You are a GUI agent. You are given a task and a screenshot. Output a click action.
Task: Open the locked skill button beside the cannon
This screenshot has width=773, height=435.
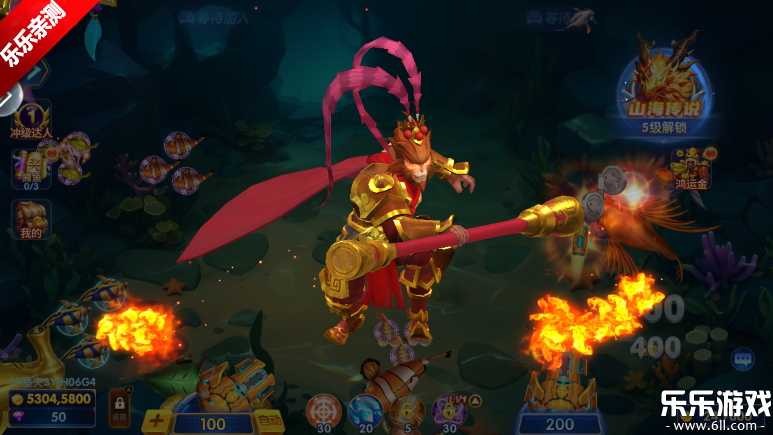pos(118,403)
